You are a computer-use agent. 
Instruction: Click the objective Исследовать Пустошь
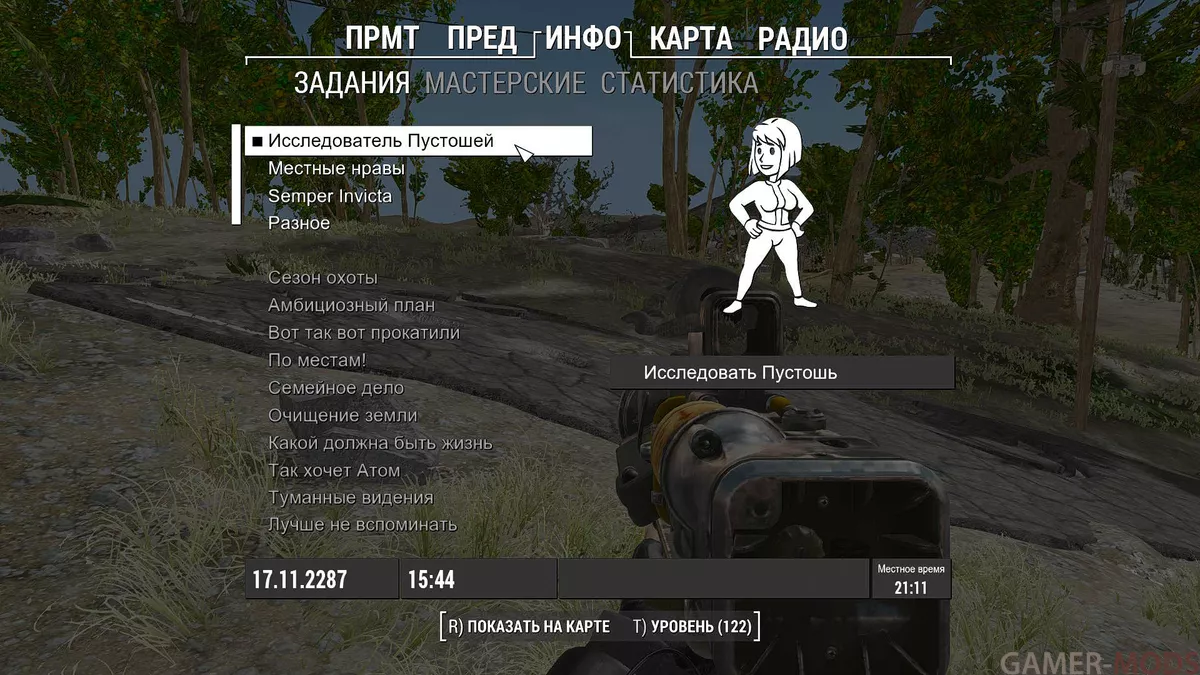[x=740, y=373]
